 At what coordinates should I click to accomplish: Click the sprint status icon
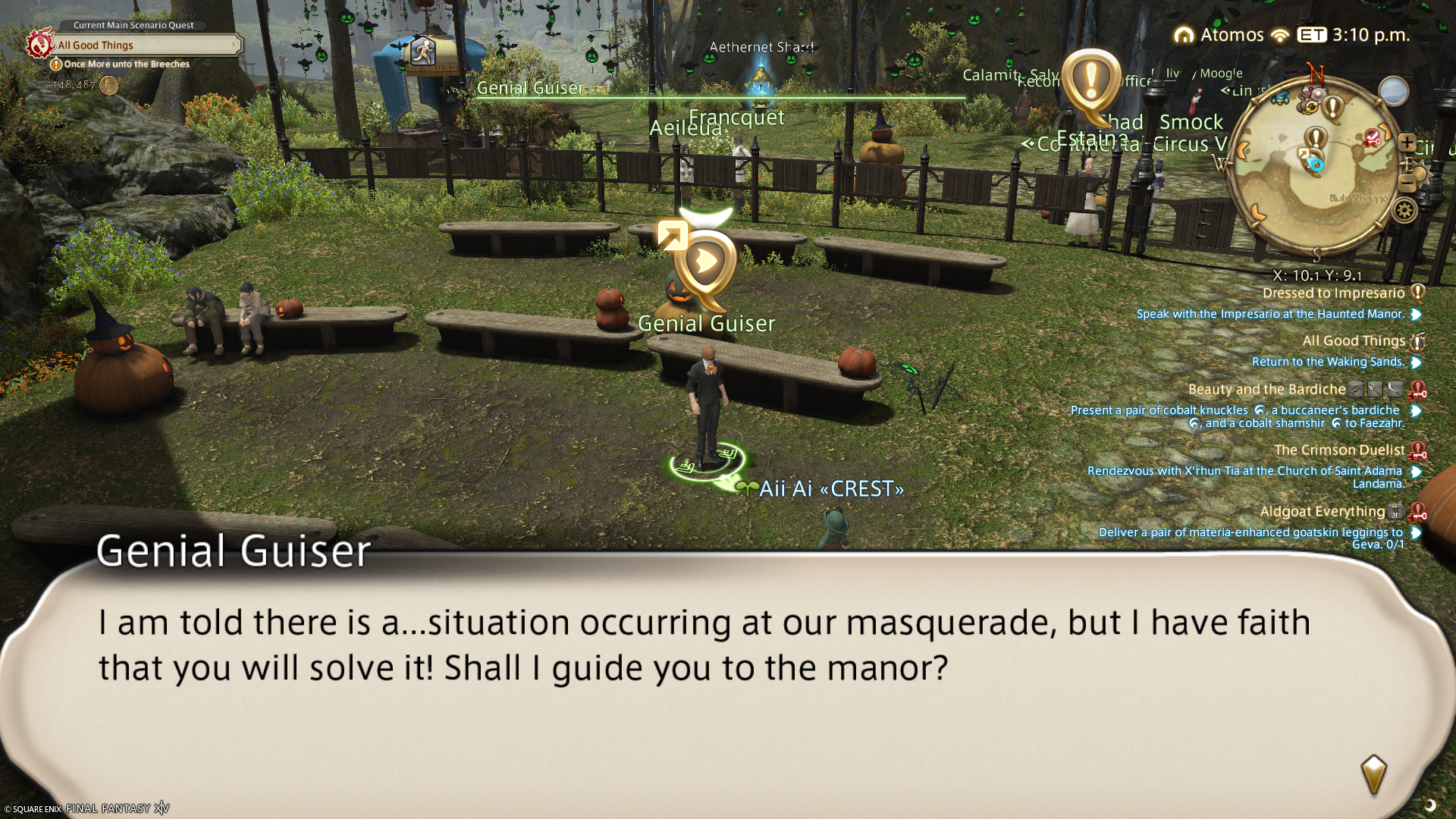pos(422,52)
